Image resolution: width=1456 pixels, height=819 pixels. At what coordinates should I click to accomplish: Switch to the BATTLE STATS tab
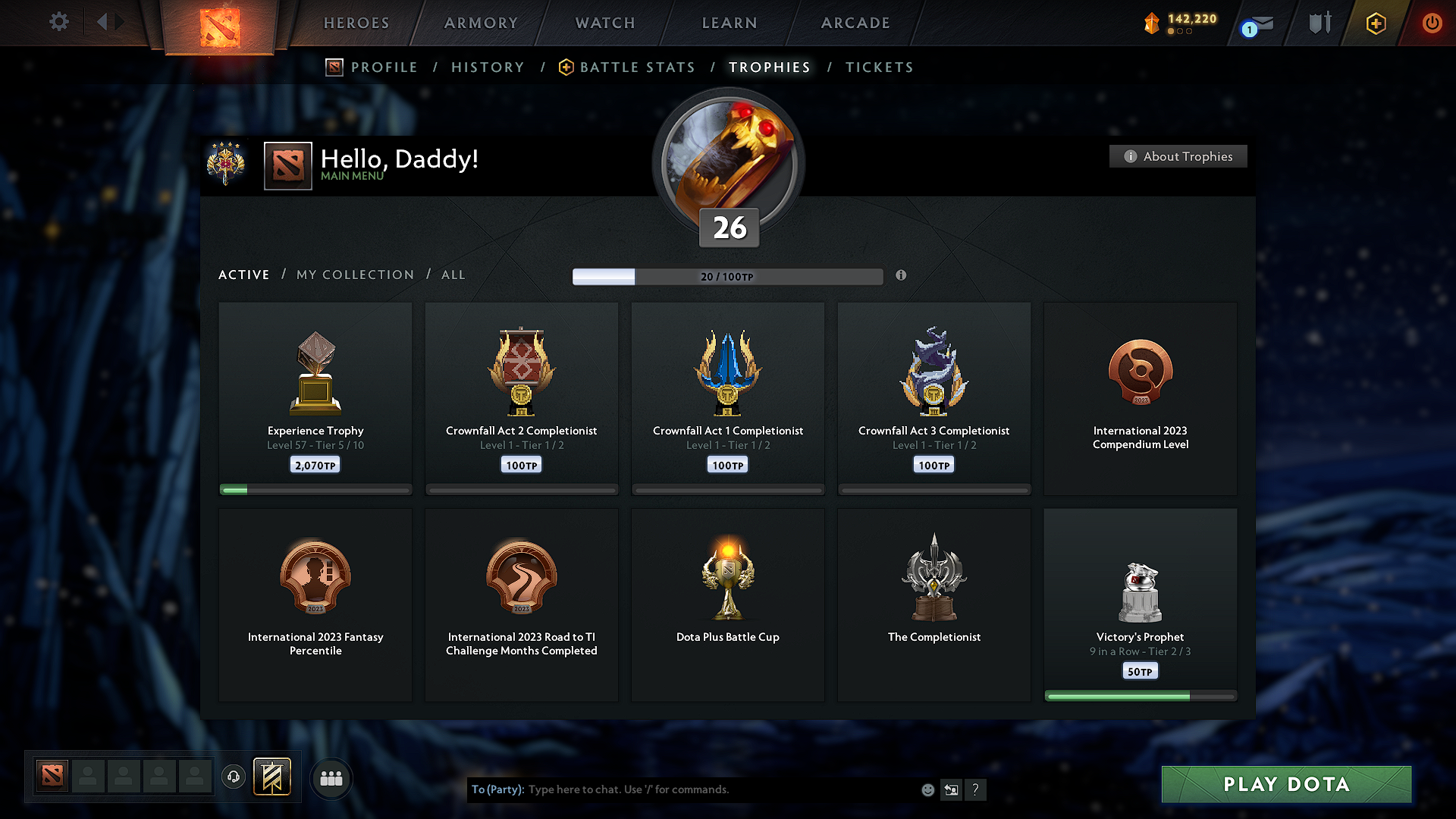[x=637, y=67]
